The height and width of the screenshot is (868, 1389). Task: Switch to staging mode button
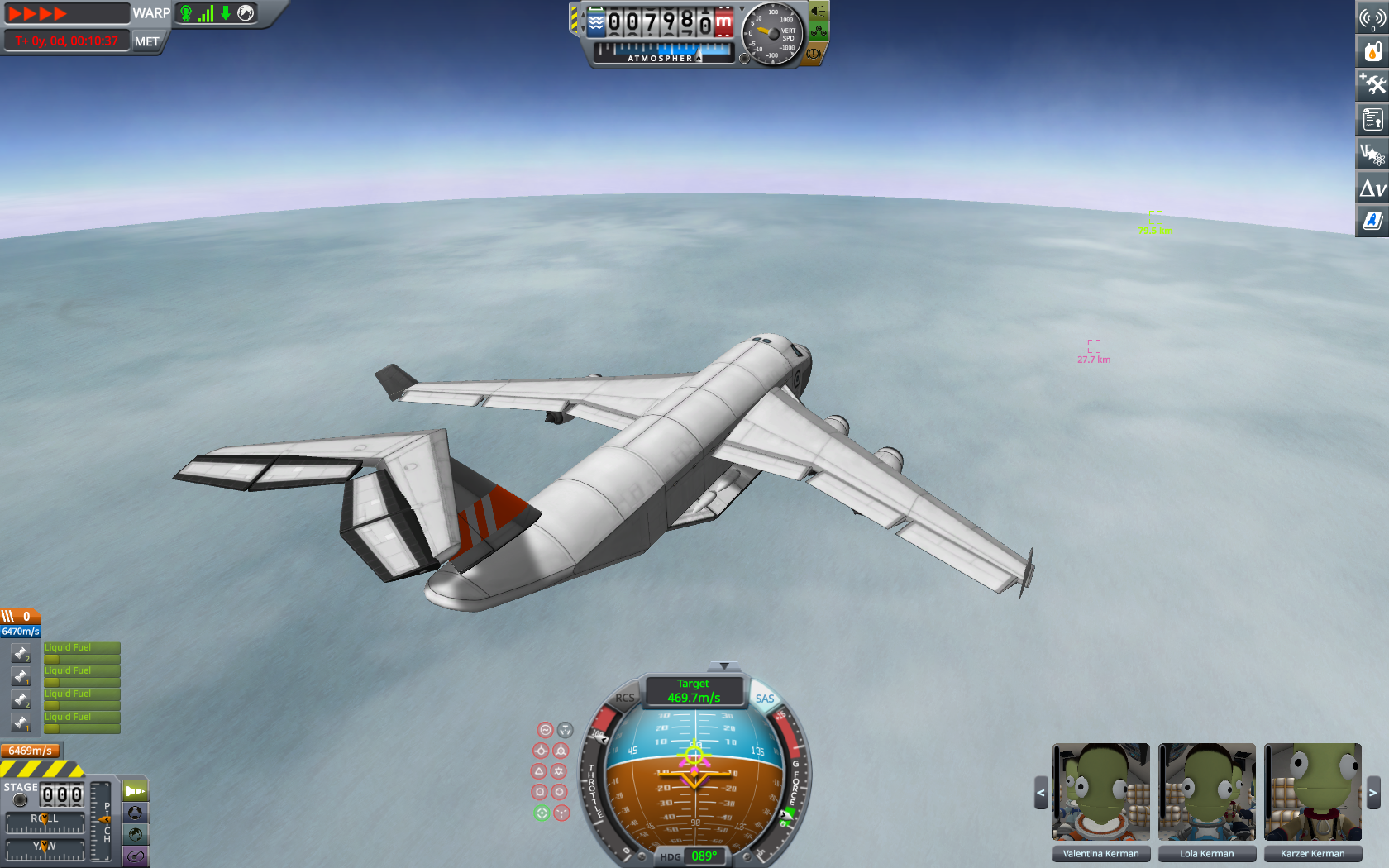[135, 791]
